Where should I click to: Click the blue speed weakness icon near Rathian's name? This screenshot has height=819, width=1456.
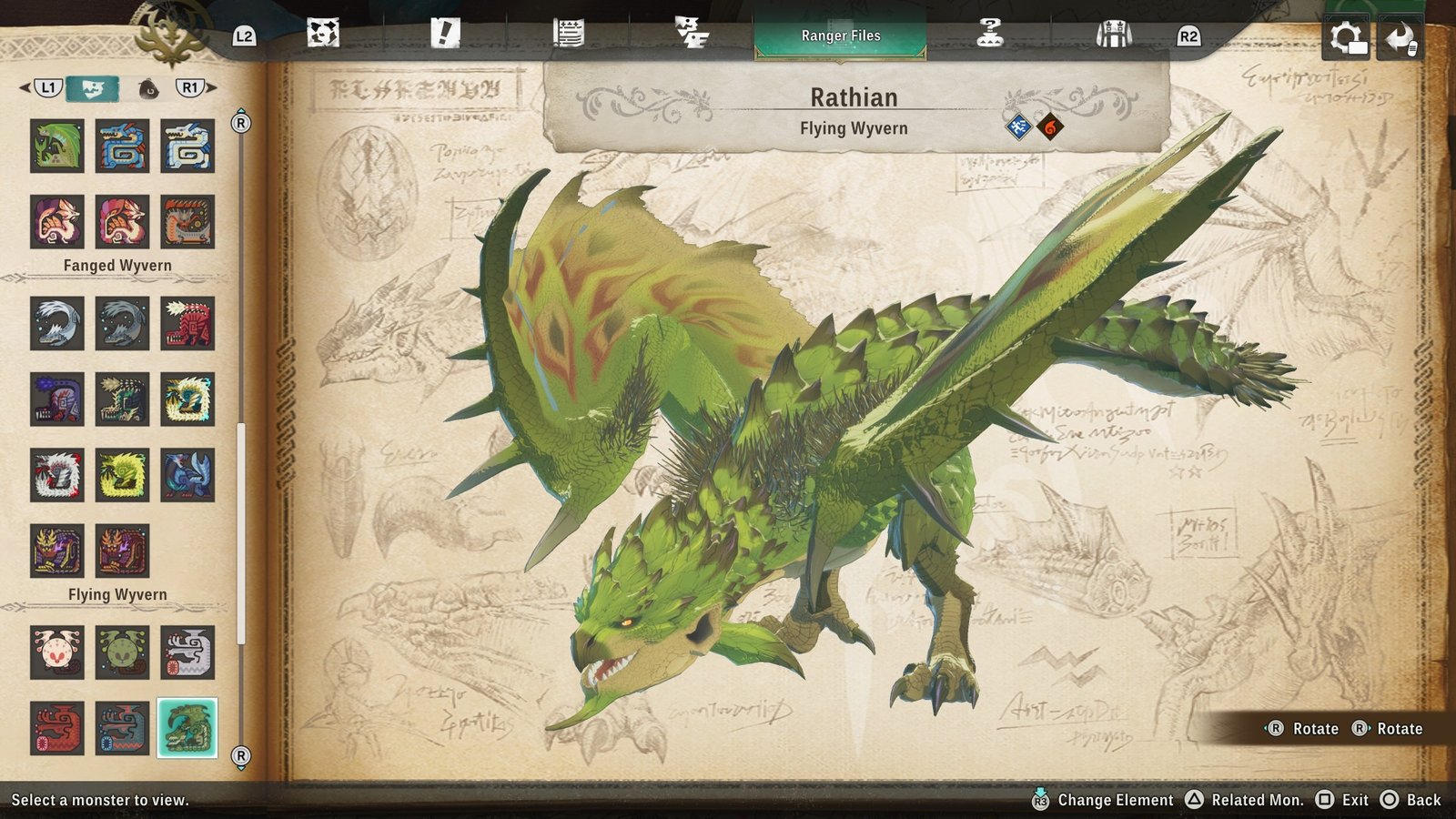1018,127
